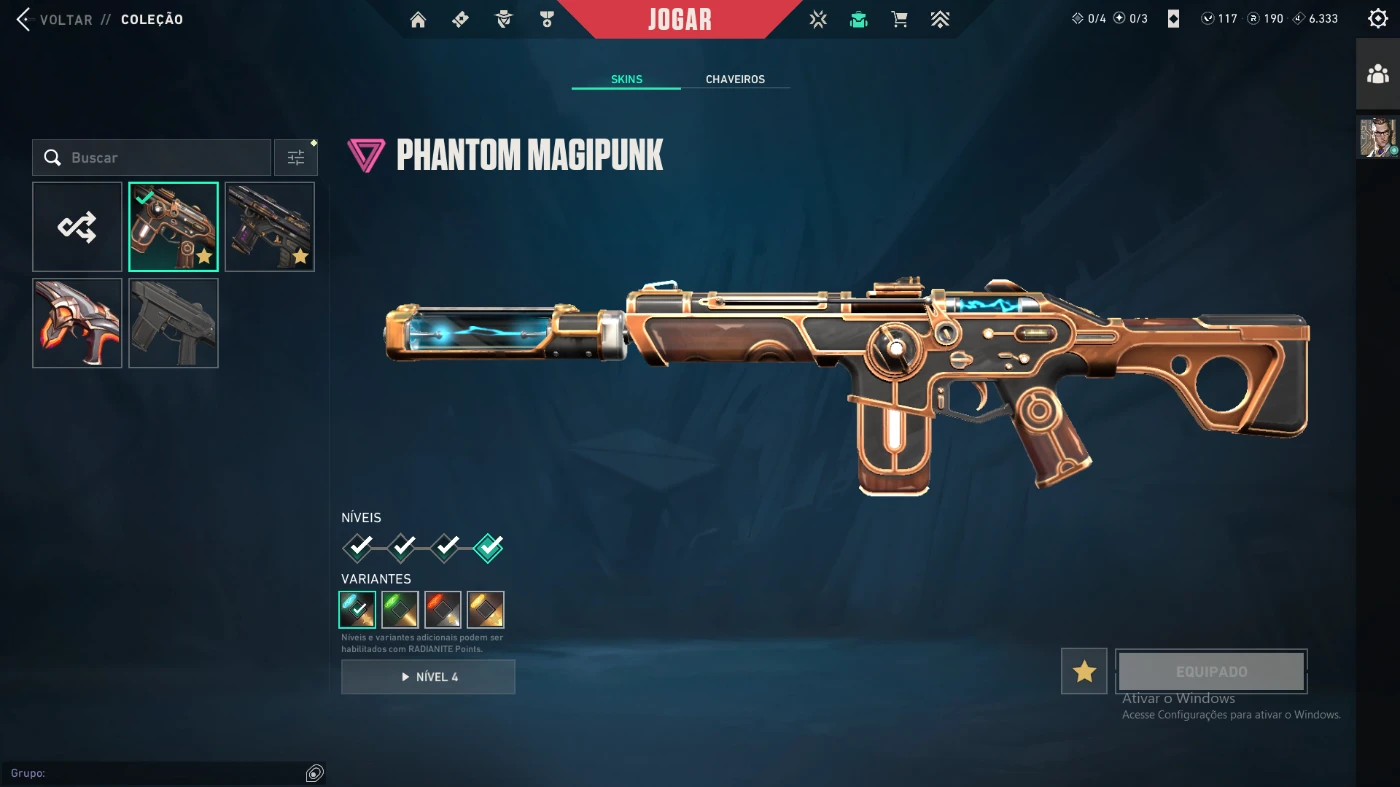Viewport: 1400px width, 787px height.
Task: Open the store cart icon
Action: pyautogui.click(x=899, y=20)
